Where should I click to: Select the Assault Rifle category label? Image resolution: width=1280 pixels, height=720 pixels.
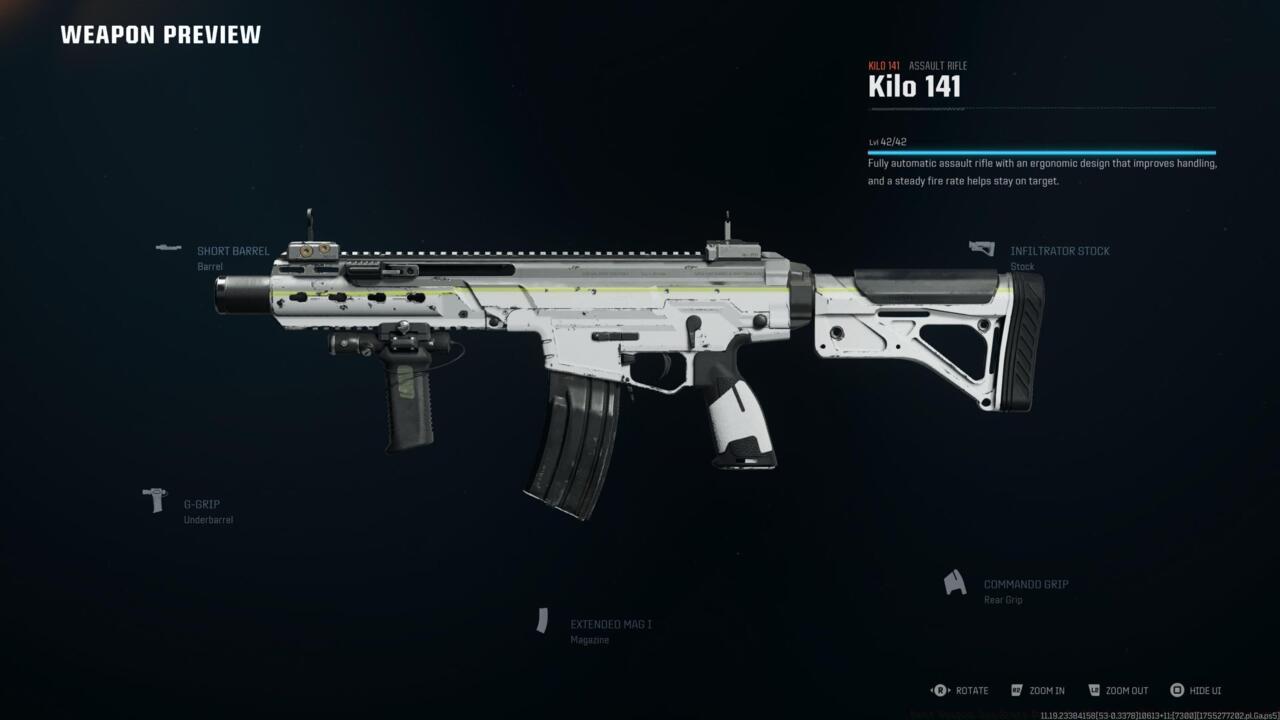pyautogui.click(x=939, y=65)
